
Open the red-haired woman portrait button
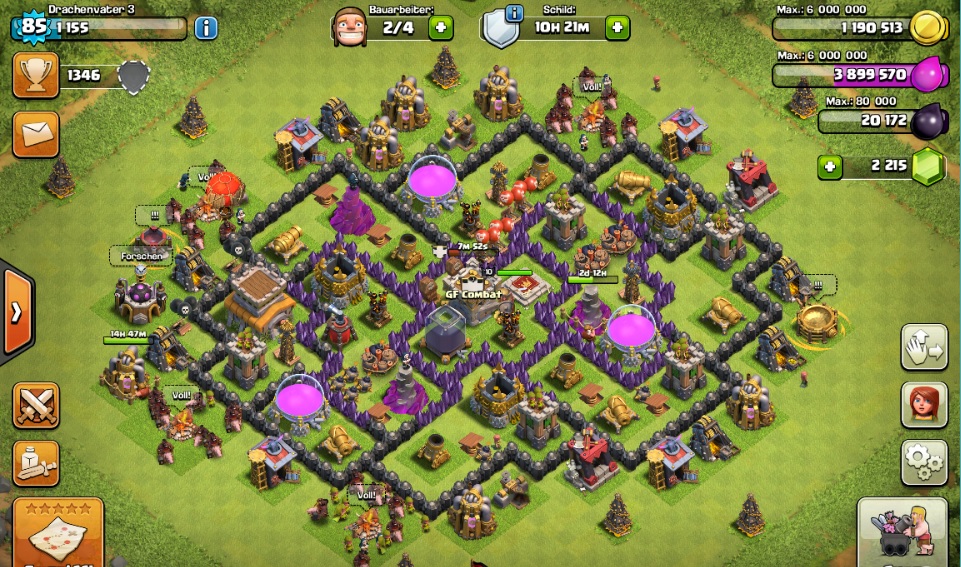point(924,404)
